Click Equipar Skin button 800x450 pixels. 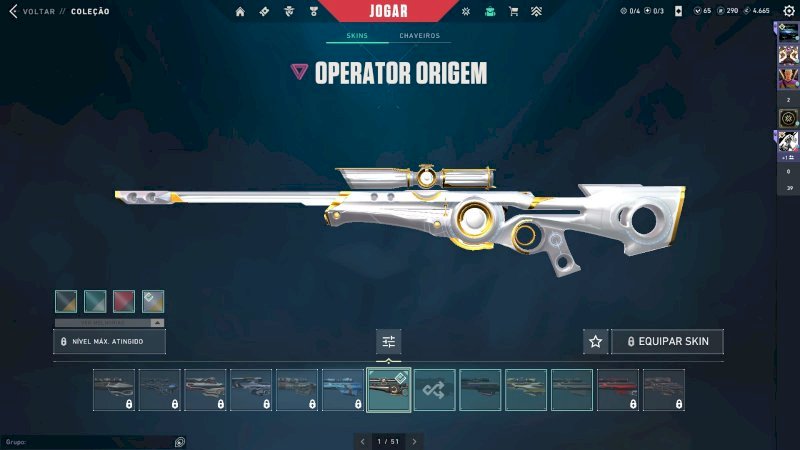pyautogui.click(x=667, y=342)
